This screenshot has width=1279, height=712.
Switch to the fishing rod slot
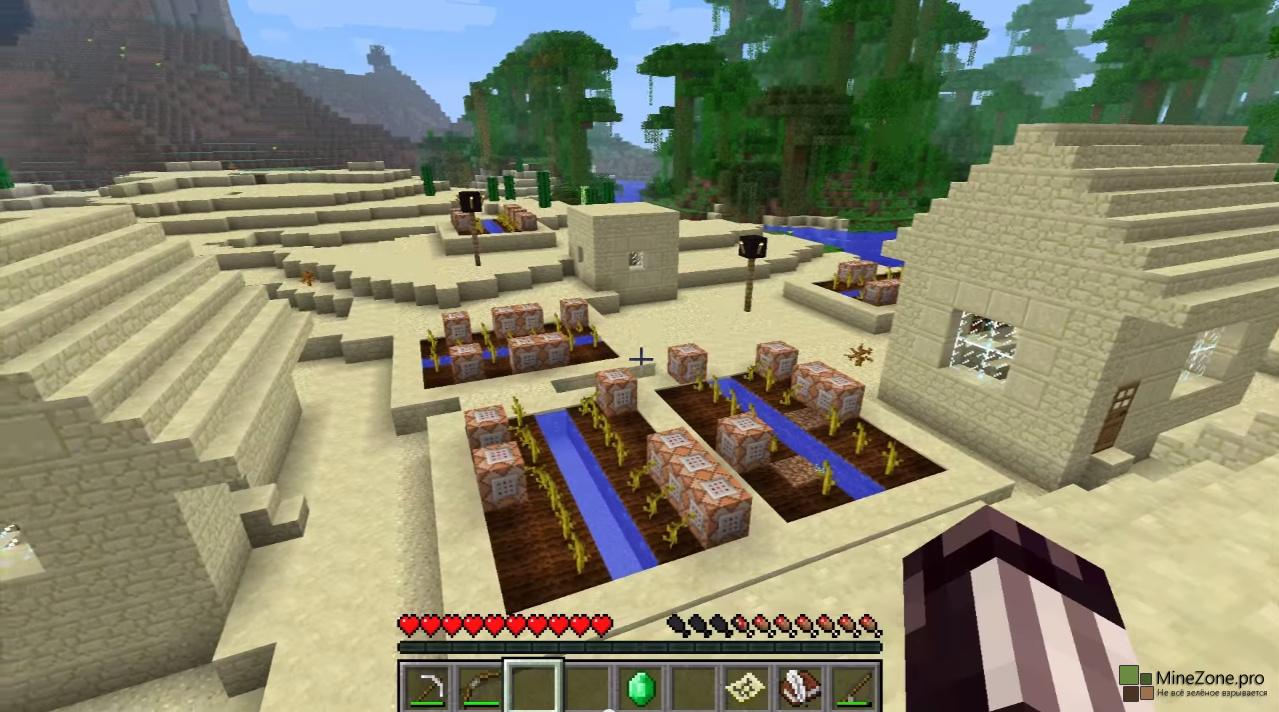853,687
